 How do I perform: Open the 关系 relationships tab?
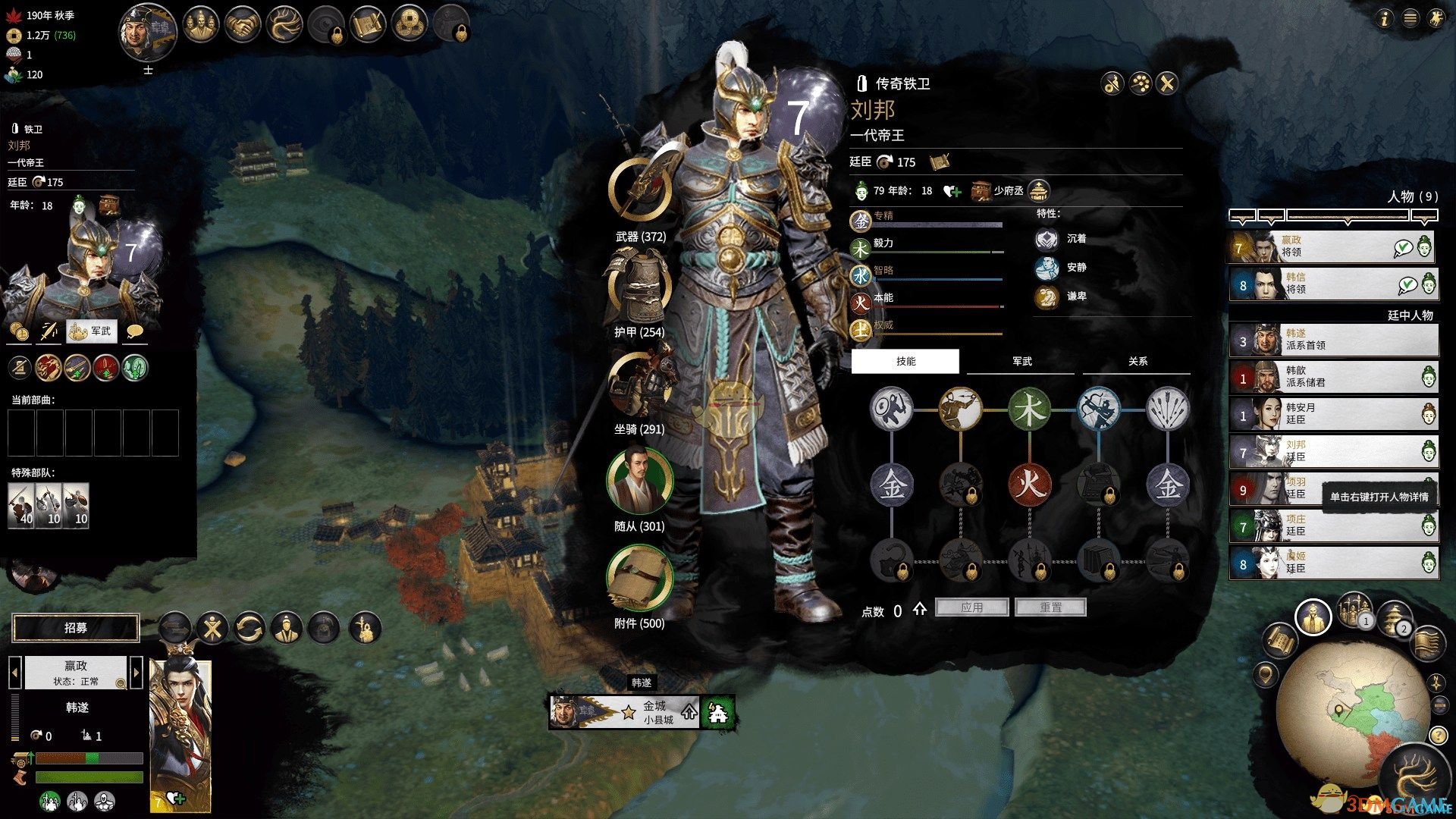click(1137, 362)
